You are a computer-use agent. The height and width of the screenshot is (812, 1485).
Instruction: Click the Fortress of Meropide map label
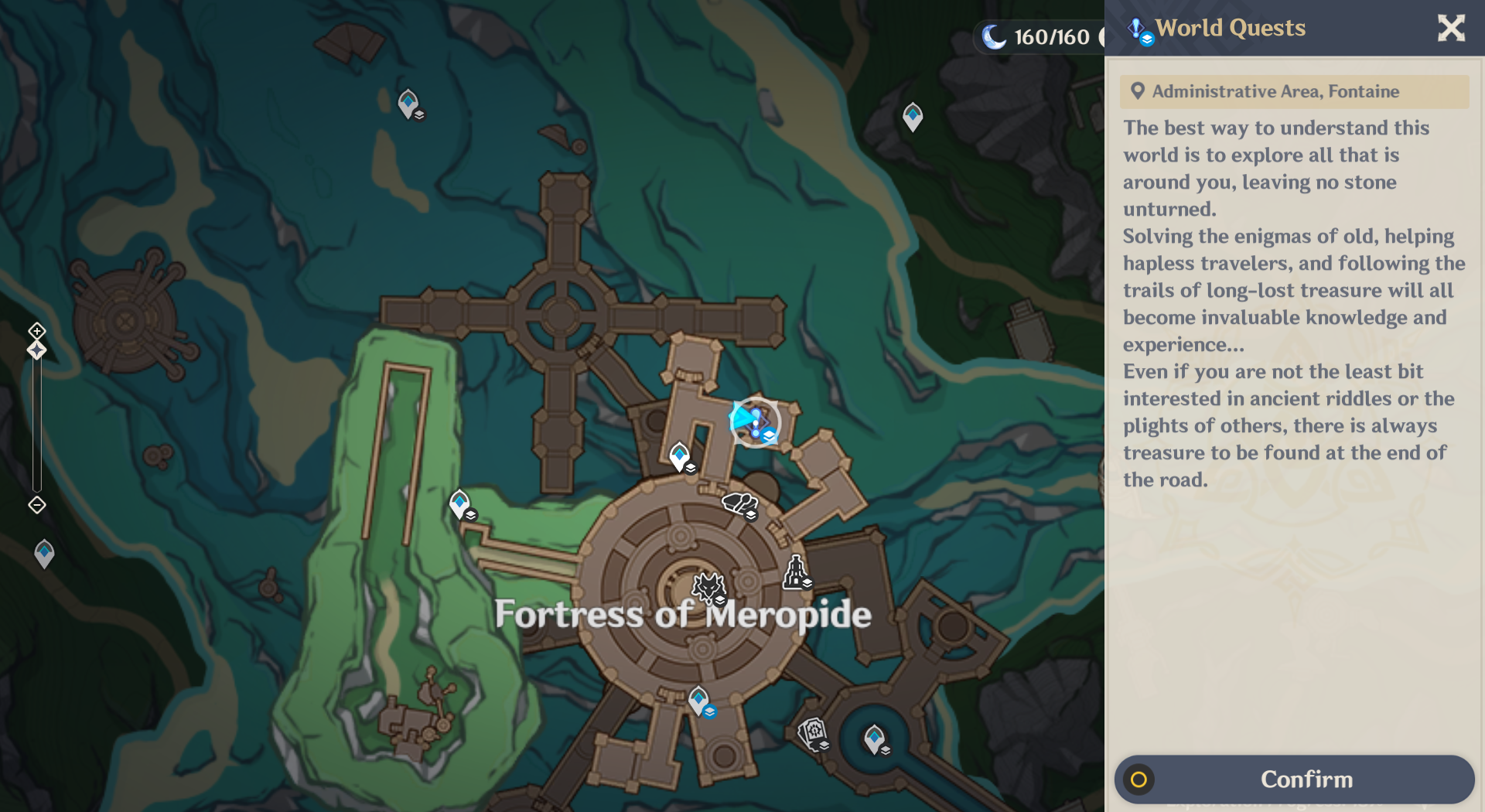[x=683, y=615]
